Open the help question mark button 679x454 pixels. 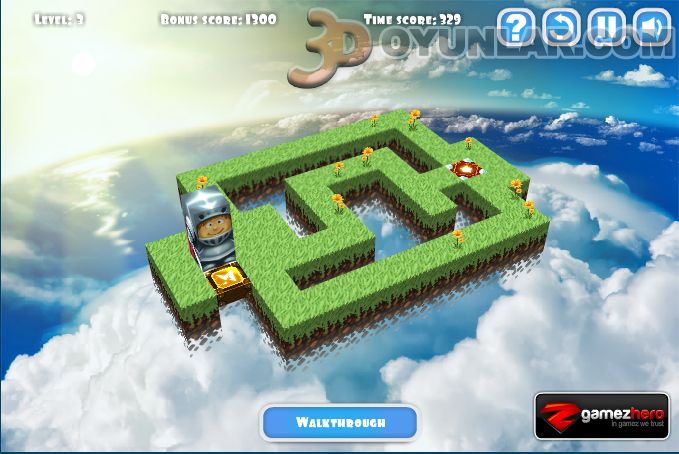tap(516, 27)
